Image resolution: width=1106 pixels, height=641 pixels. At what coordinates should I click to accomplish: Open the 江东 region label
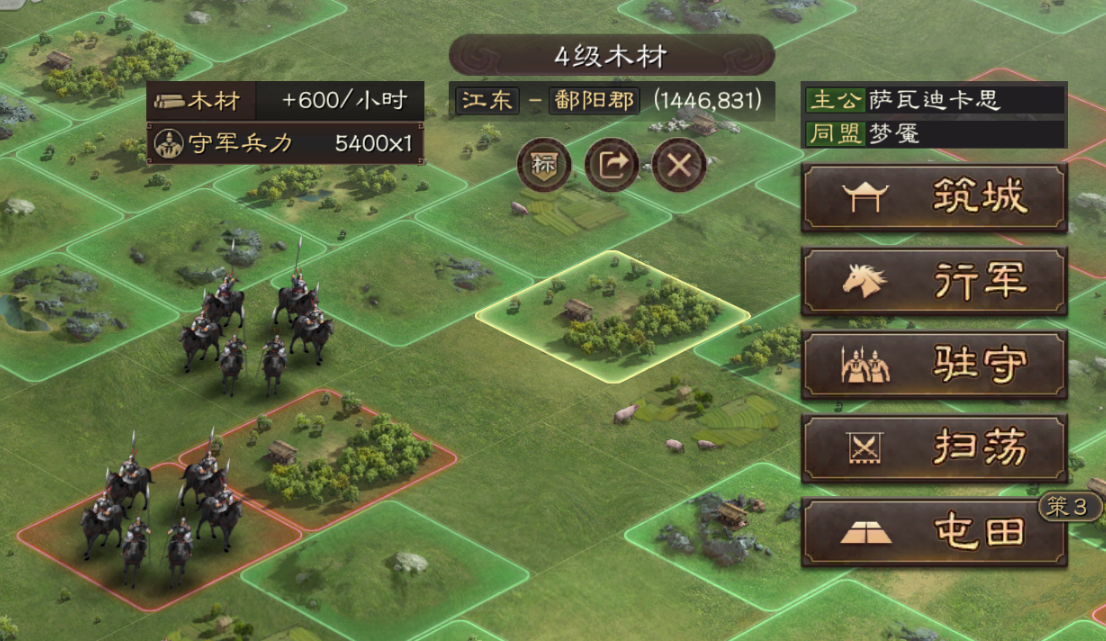point(487,100)
